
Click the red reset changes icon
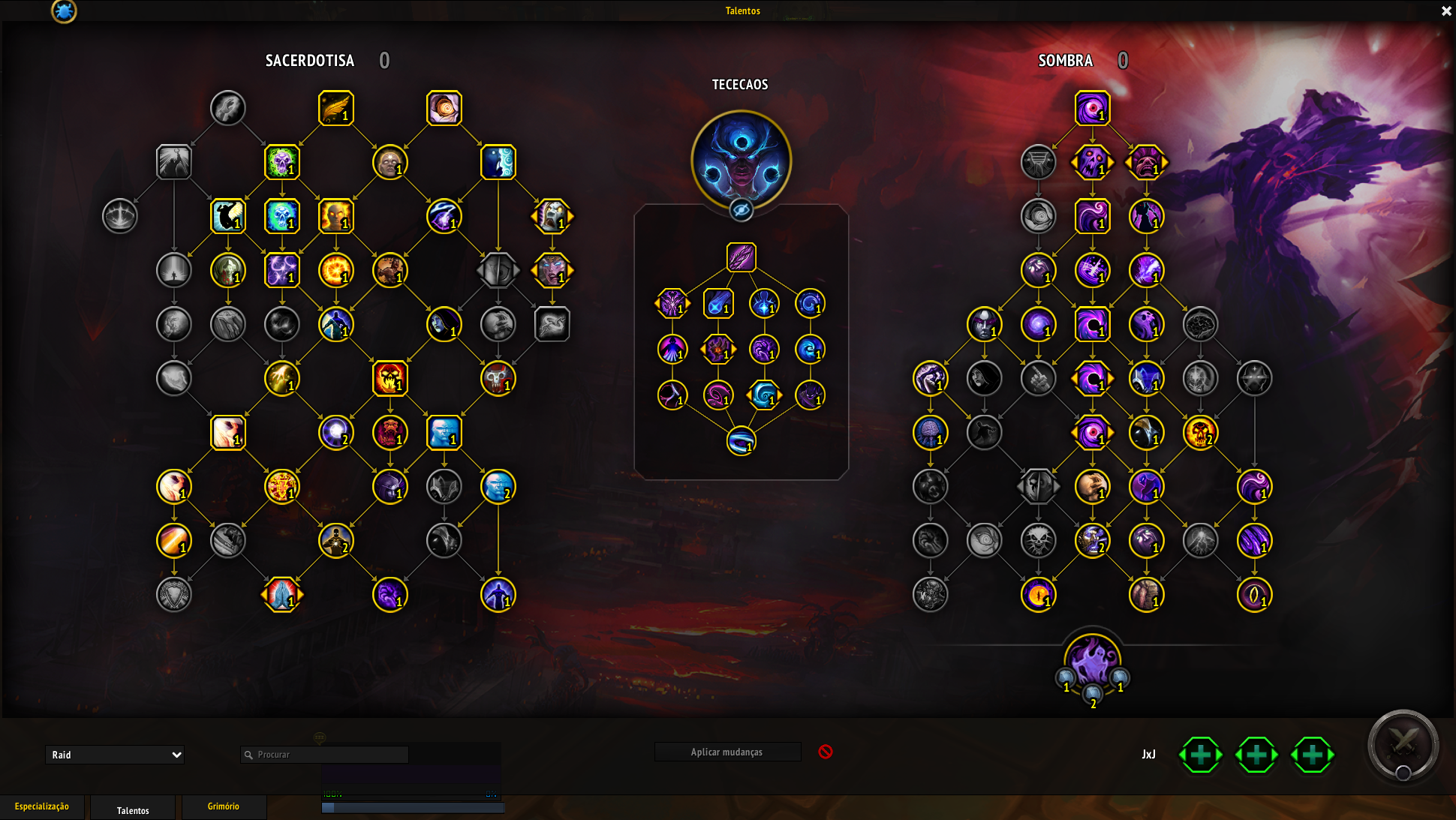tap(825, 752)
